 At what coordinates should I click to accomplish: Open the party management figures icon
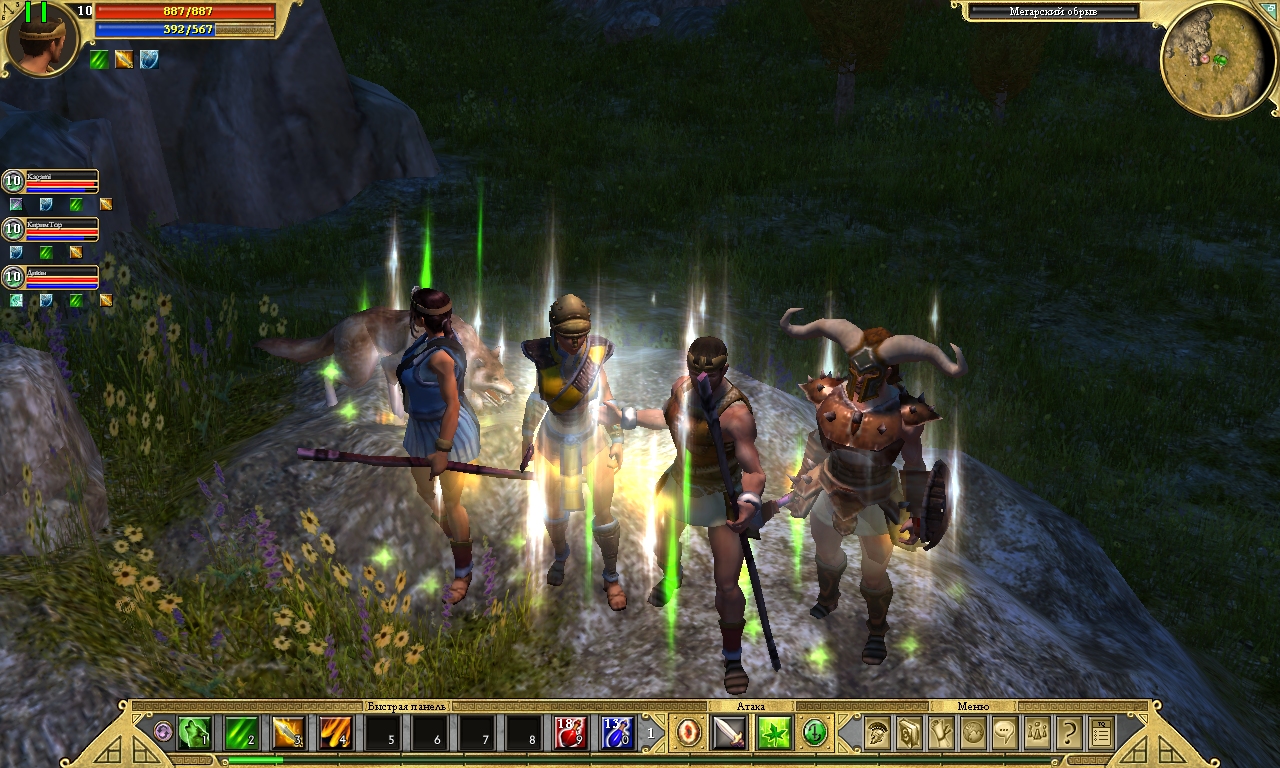click(x=1035, y=731)
